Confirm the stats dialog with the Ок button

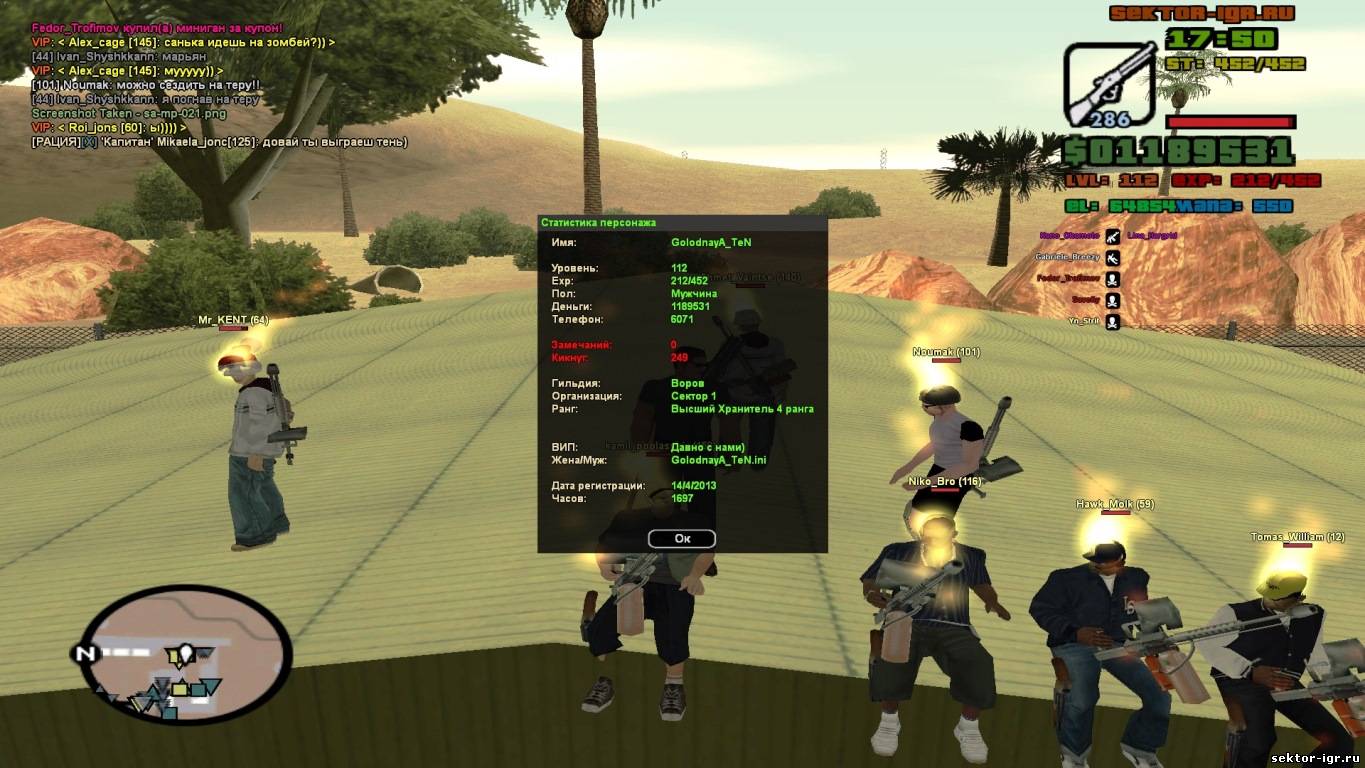point(682,539)
